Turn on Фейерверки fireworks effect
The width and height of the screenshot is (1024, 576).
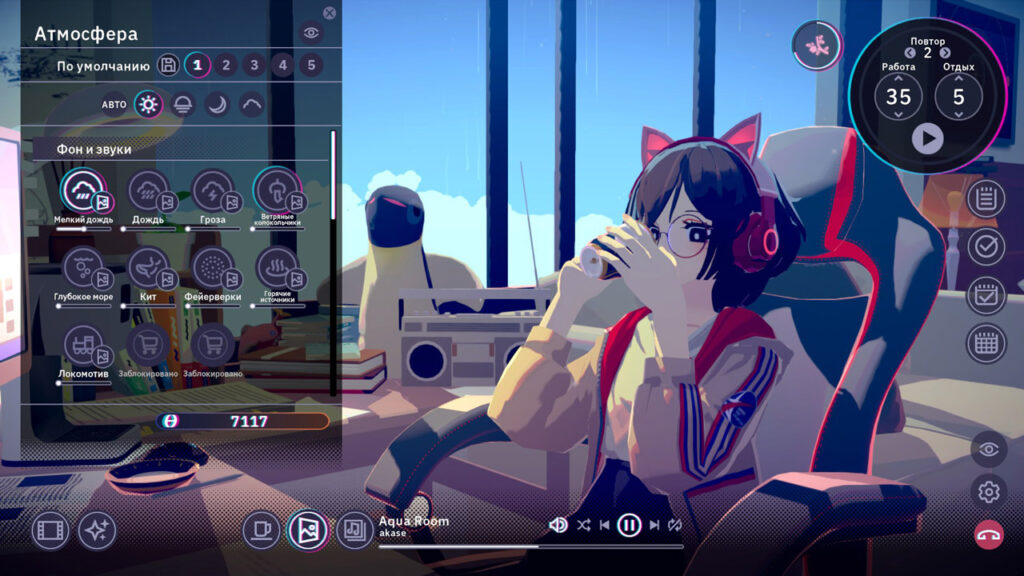click(x=213, y=267)
